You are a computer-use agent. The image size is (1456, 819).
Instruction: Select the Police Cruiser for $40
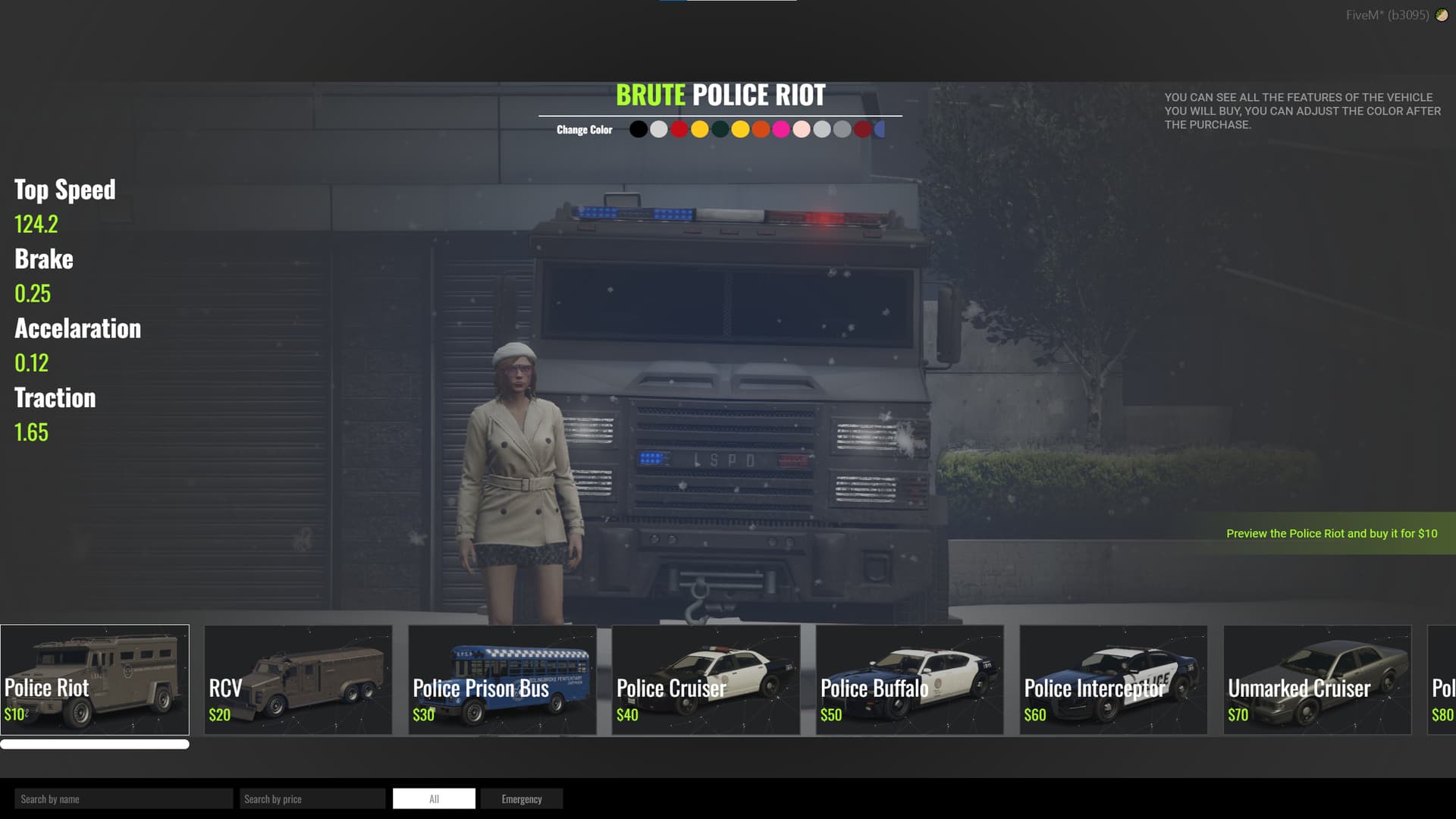(x=705, y=679)
